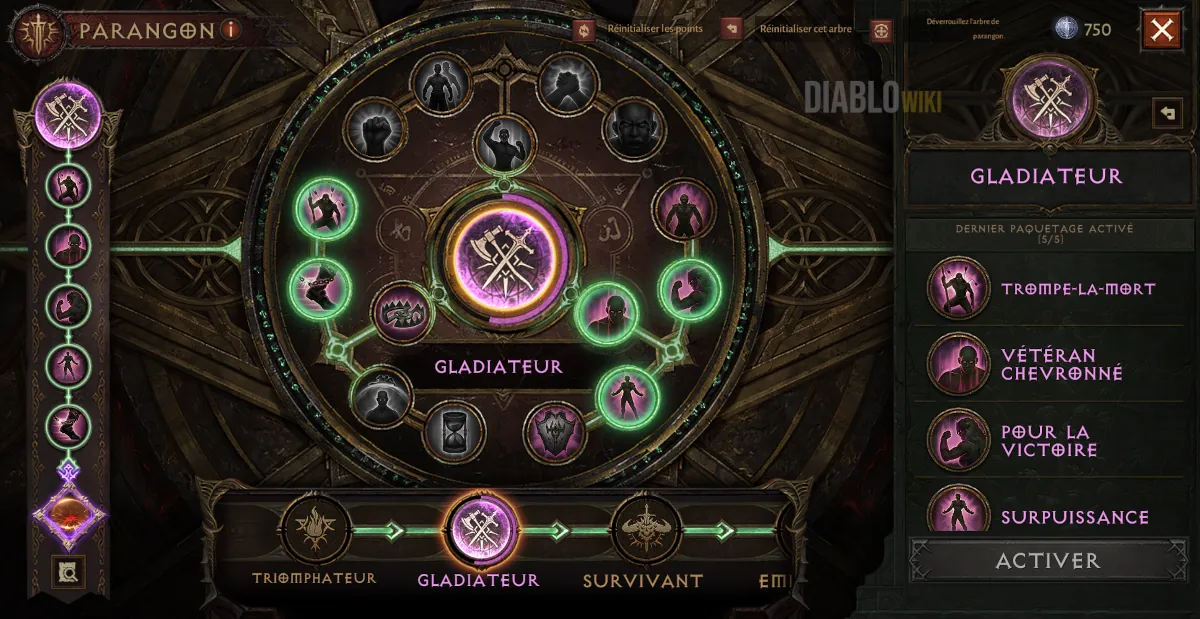1200x619 pixels.
Task: Close the Parangon screen
Action: coord(1161,30)
